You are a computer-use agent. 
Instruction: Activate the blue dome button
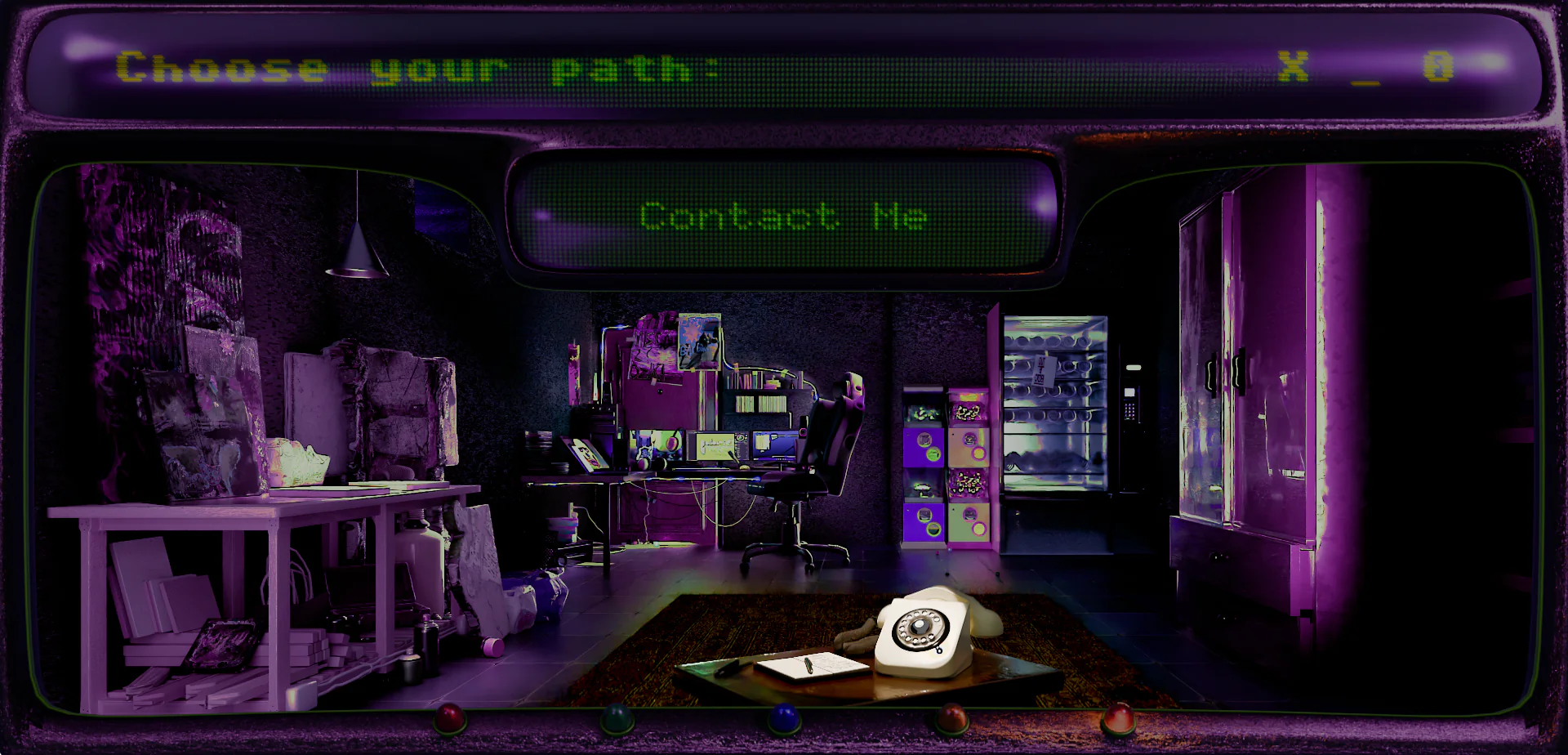pos(784,717)
